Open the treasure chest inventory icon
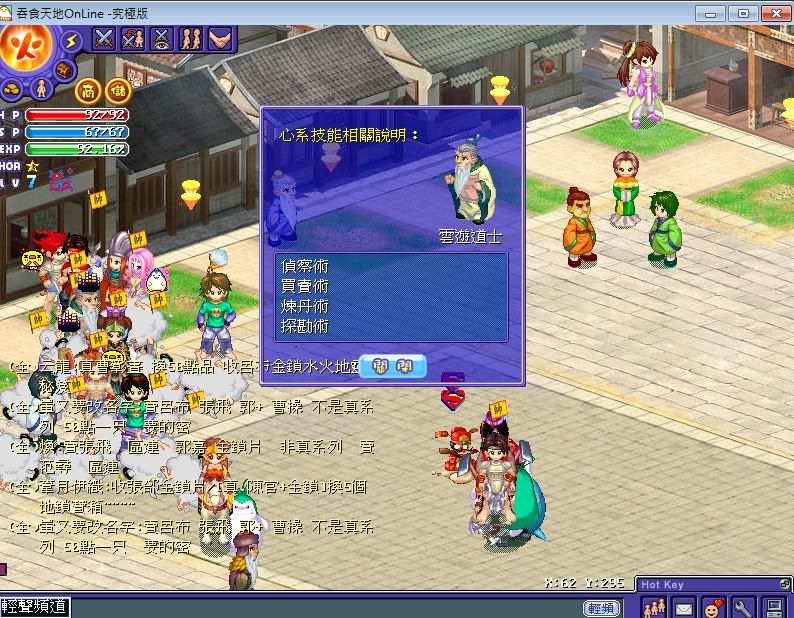 [64, 69]
